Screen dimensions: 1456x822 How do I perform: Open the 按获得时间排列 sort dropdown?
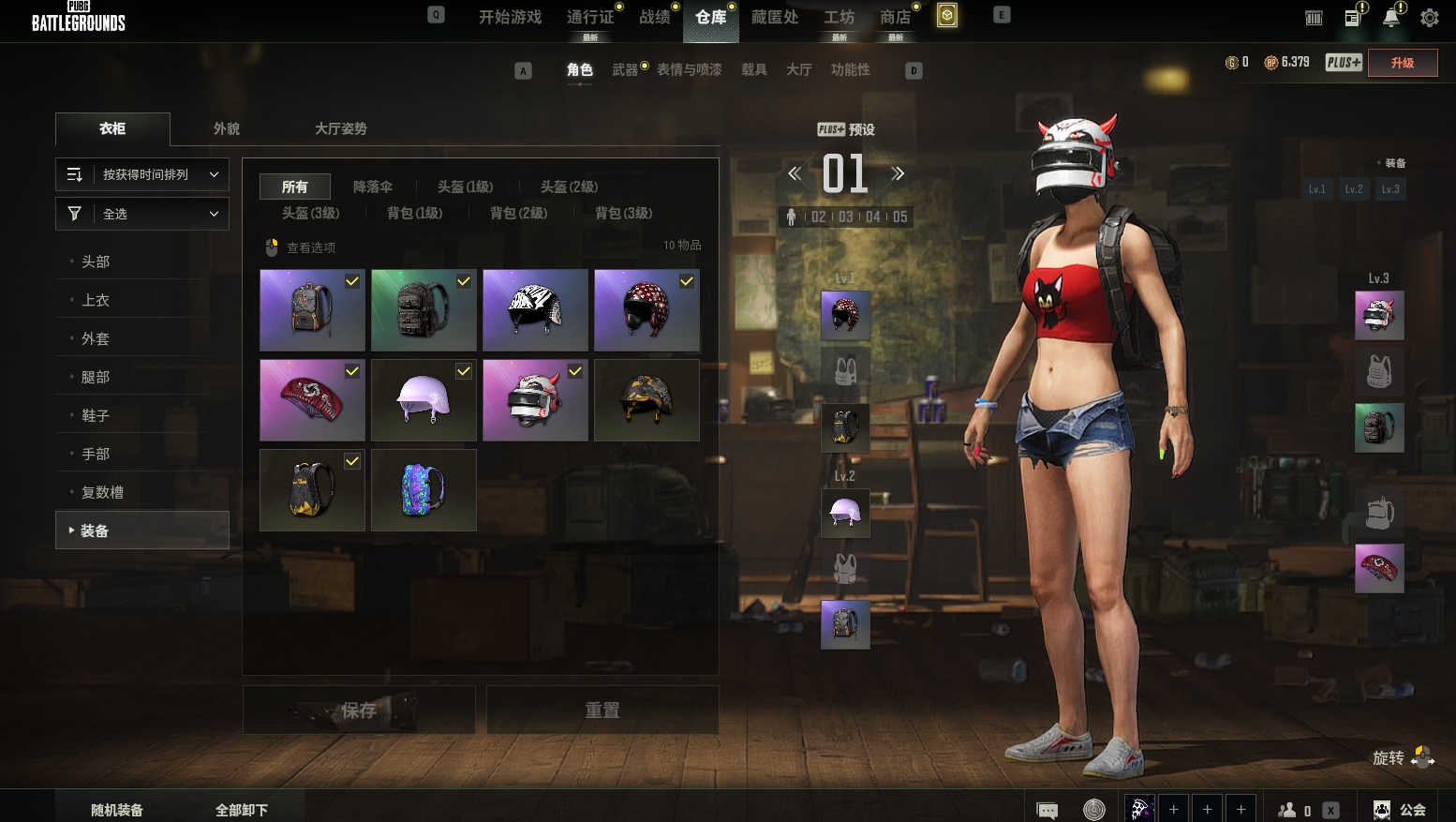click(142, 174)
